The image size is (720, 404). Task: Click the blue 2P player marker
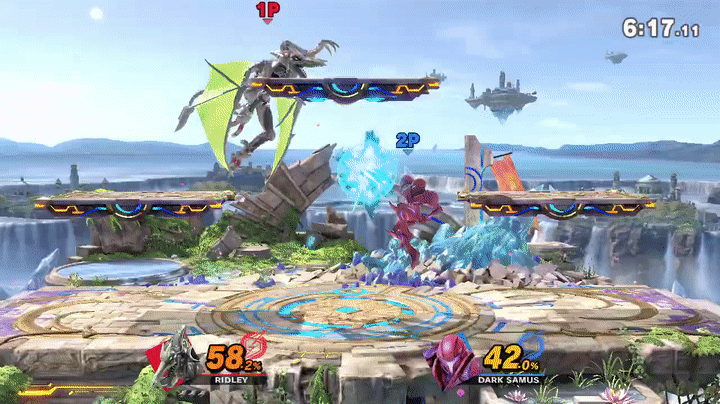(x=407, y=142)
